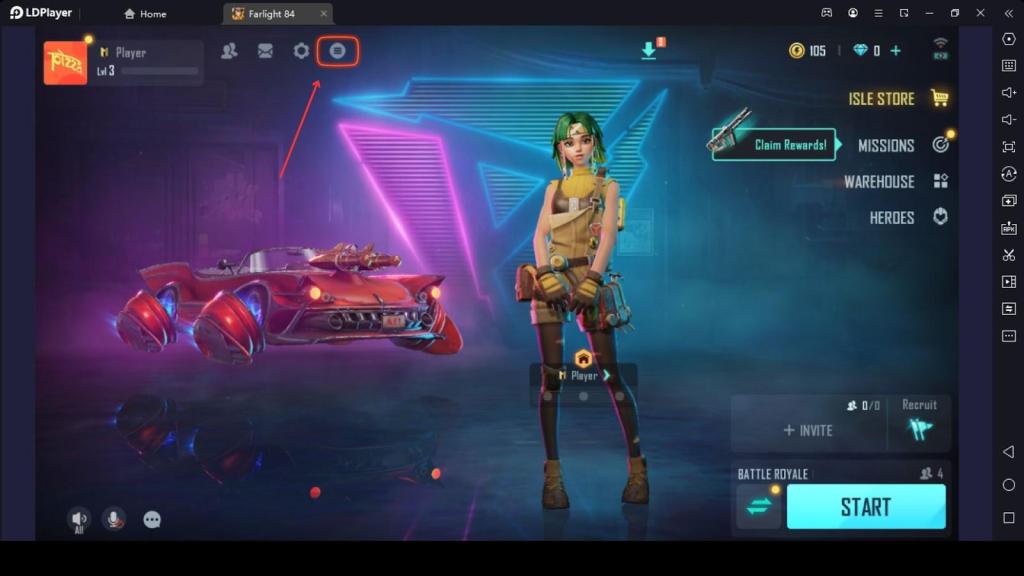The width and height of the screenshot is (1024, 576).
Task: Toggle the microphone icon
Action: pos(114,519)
